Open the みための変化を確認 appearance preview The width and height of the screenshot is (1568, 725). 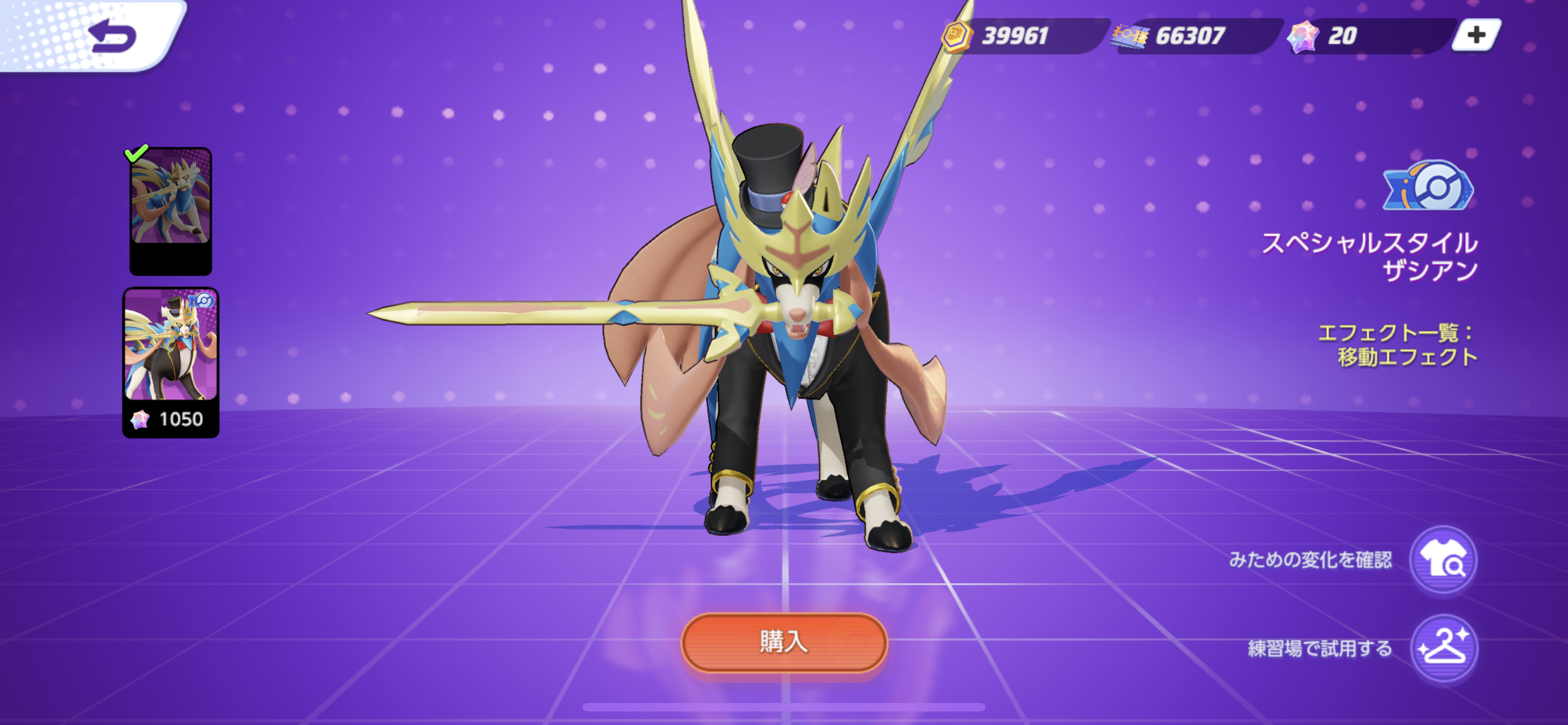pyautogui.click(x=1443, y=560)
